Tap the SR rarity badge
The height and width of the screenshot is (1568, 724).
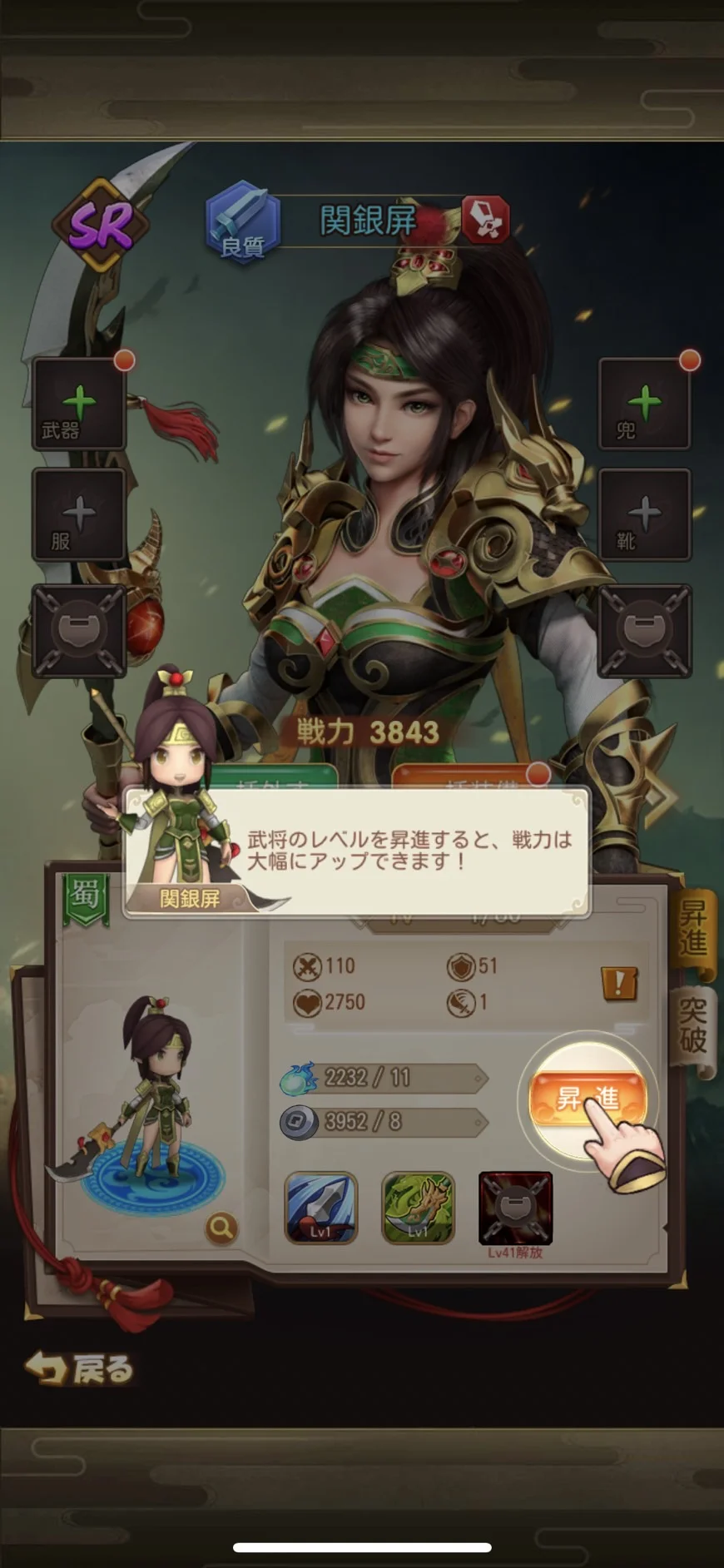click(101, 225)
